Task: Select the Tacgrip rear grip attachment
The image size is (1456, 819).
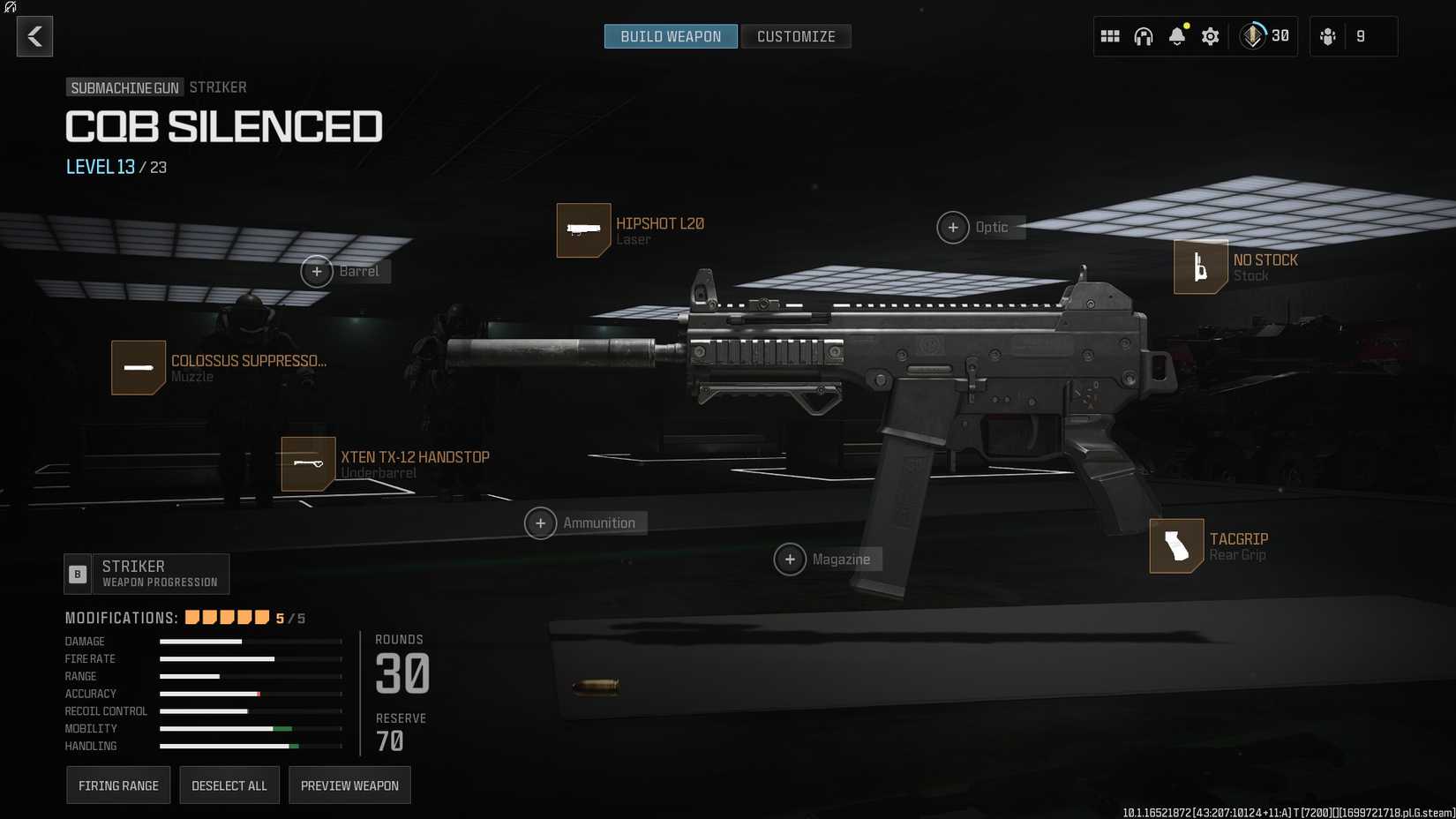Action: [x=1176, y=546]
